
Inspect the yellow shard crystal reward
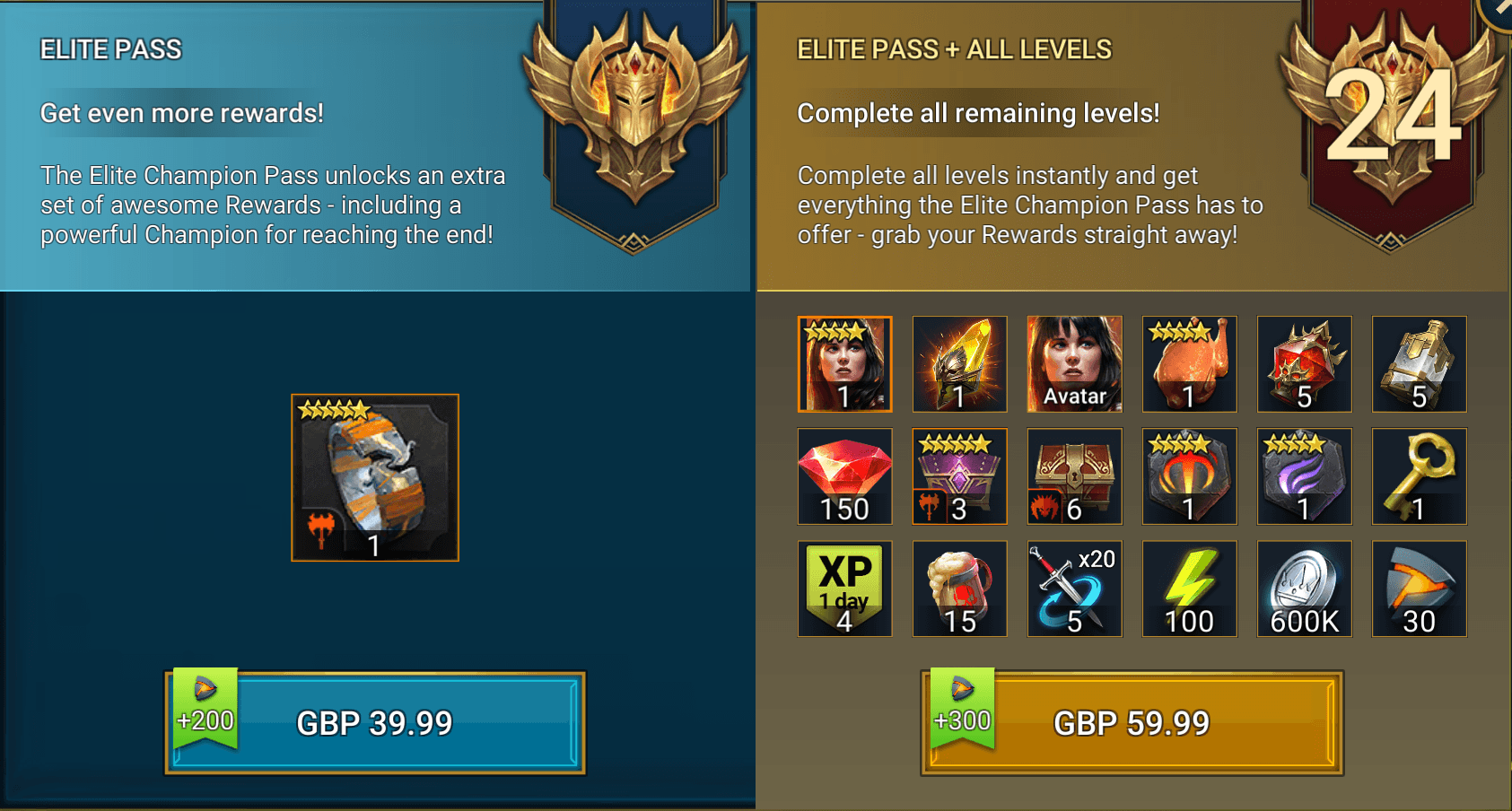click(959, 364)
